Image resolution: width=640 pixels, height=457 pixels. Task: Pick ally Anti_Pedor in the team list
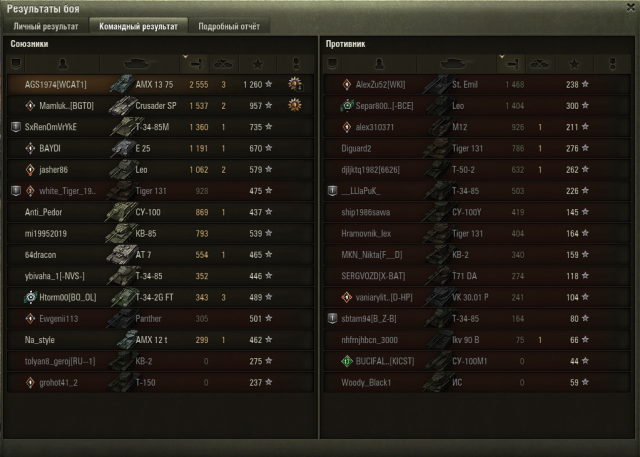point(160,212)
